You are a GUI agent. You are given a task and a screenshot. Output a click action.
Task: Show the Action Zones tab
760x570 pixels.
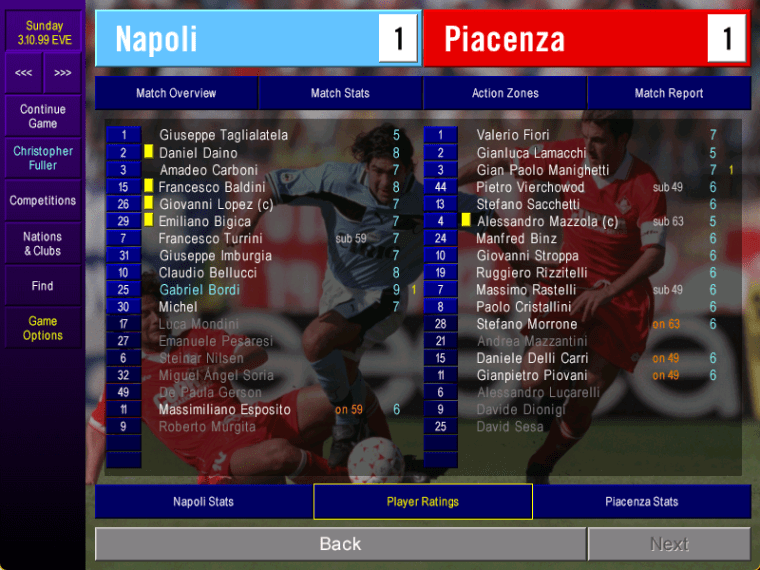505,93
